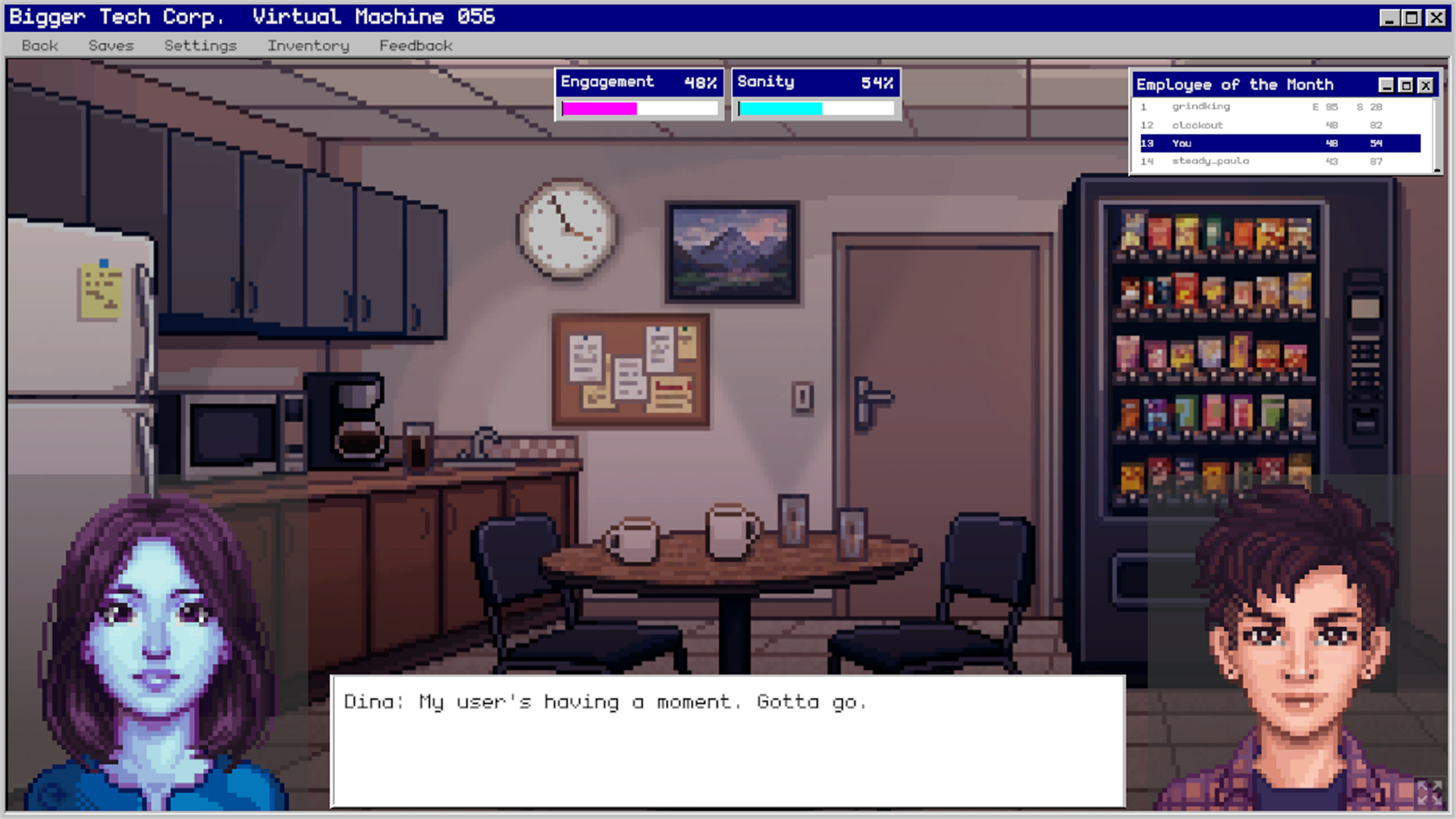Screen dimensions: 1456x819
Task: Click the Sanity progress bar
Action: click(x=815, y=107)
